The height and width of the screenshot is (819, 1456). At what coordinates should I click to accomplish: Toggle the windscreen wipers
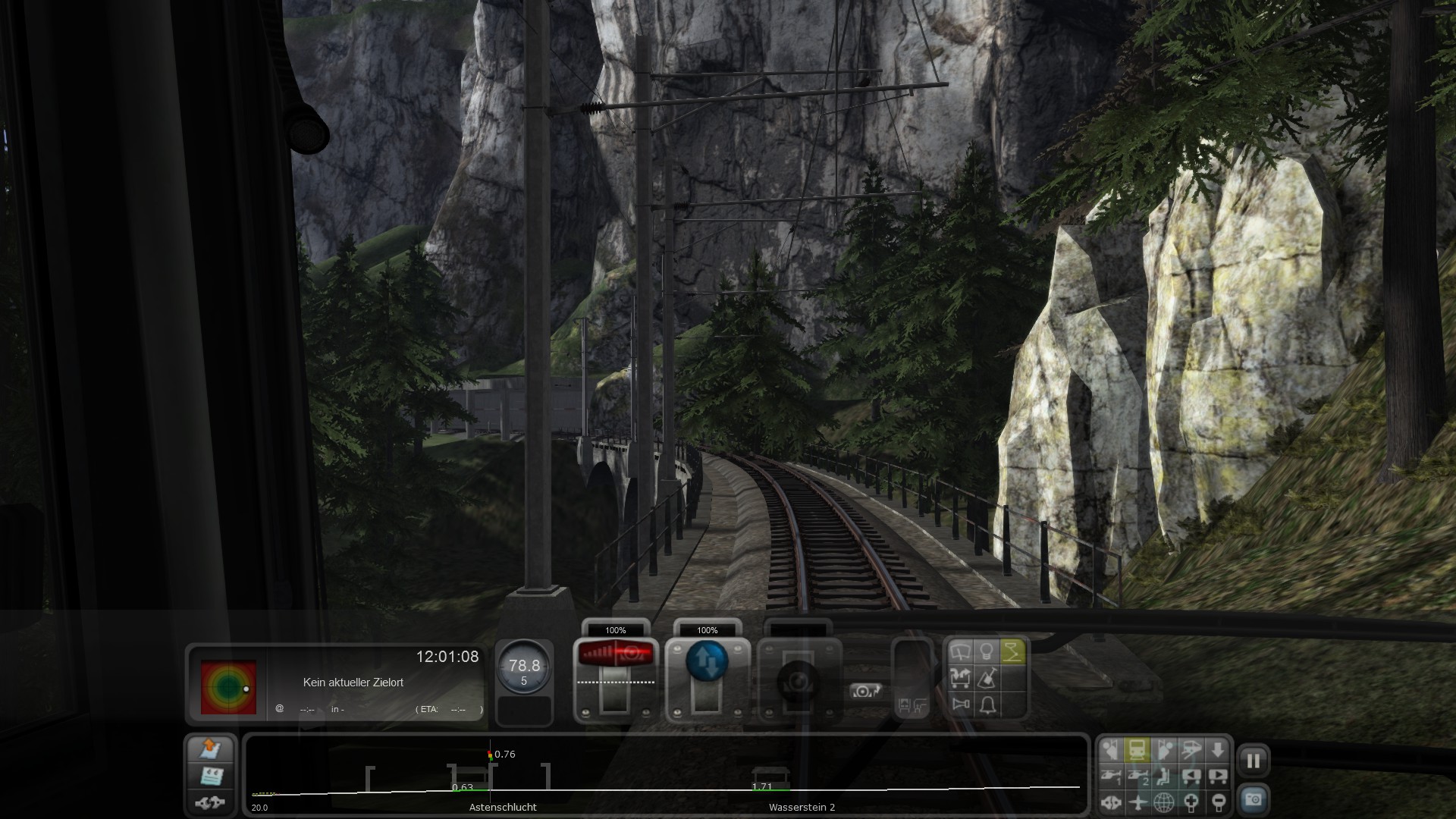(960, 652)
